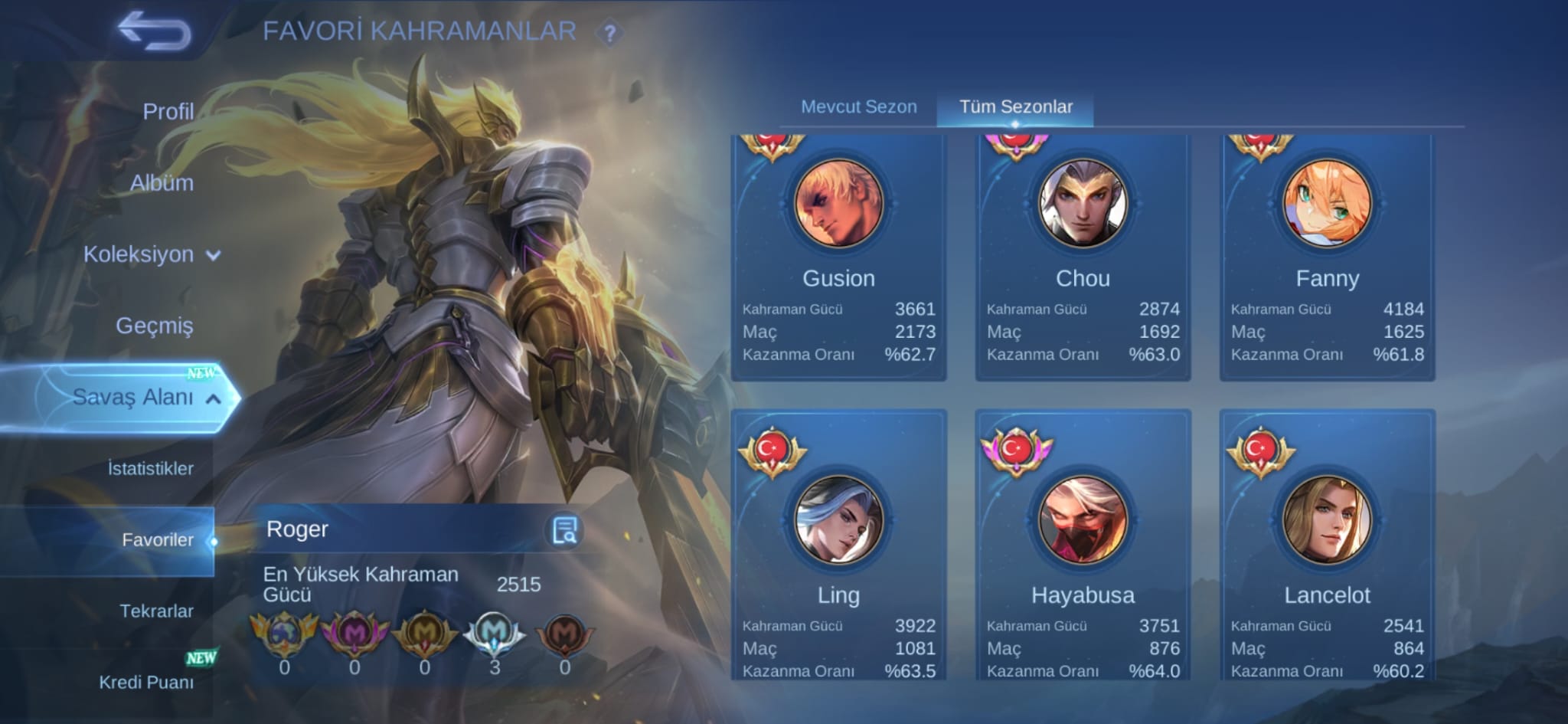Screen dimensions: 1568x724
Task: Open the Tüm Sezonlar tab
Action: coord(1018,107)
